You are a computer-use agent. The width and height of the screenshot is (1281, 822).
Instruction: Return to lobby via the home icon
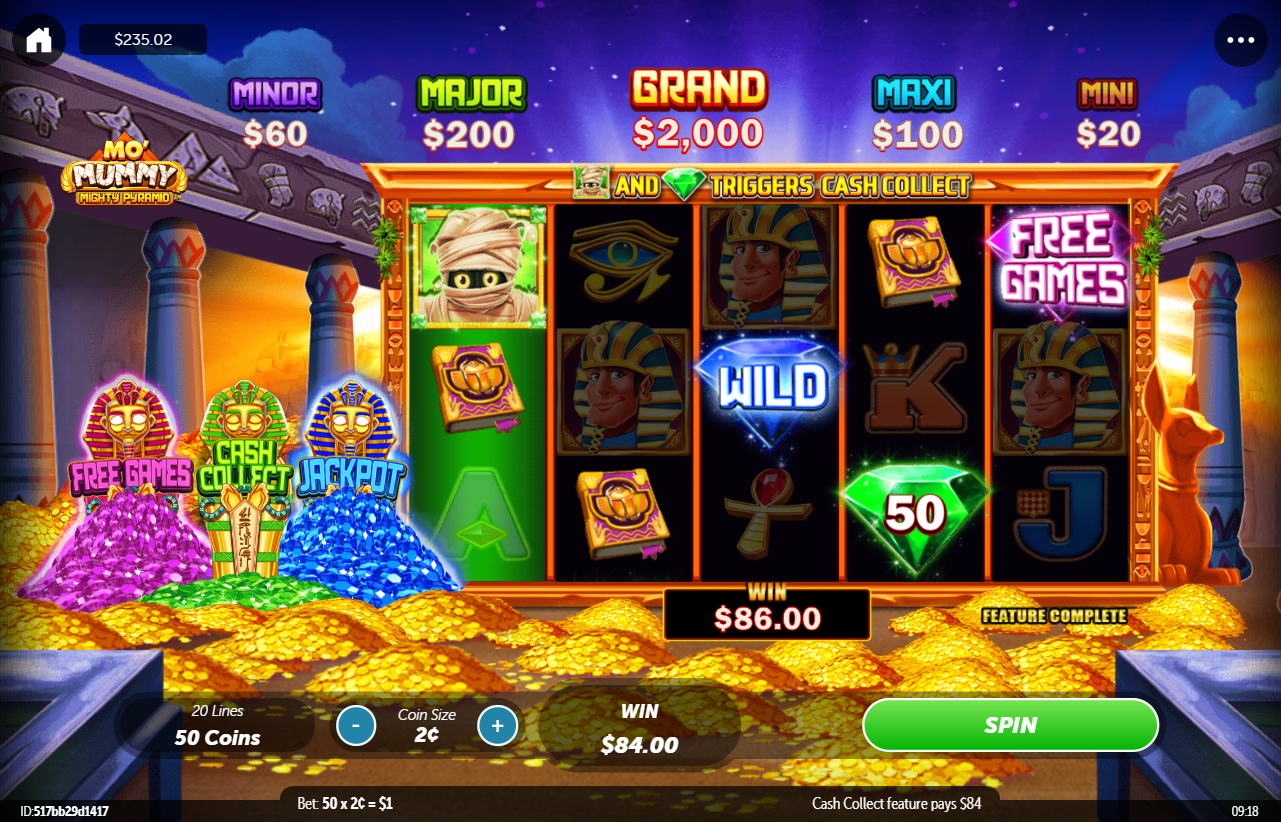click(39, 40)
